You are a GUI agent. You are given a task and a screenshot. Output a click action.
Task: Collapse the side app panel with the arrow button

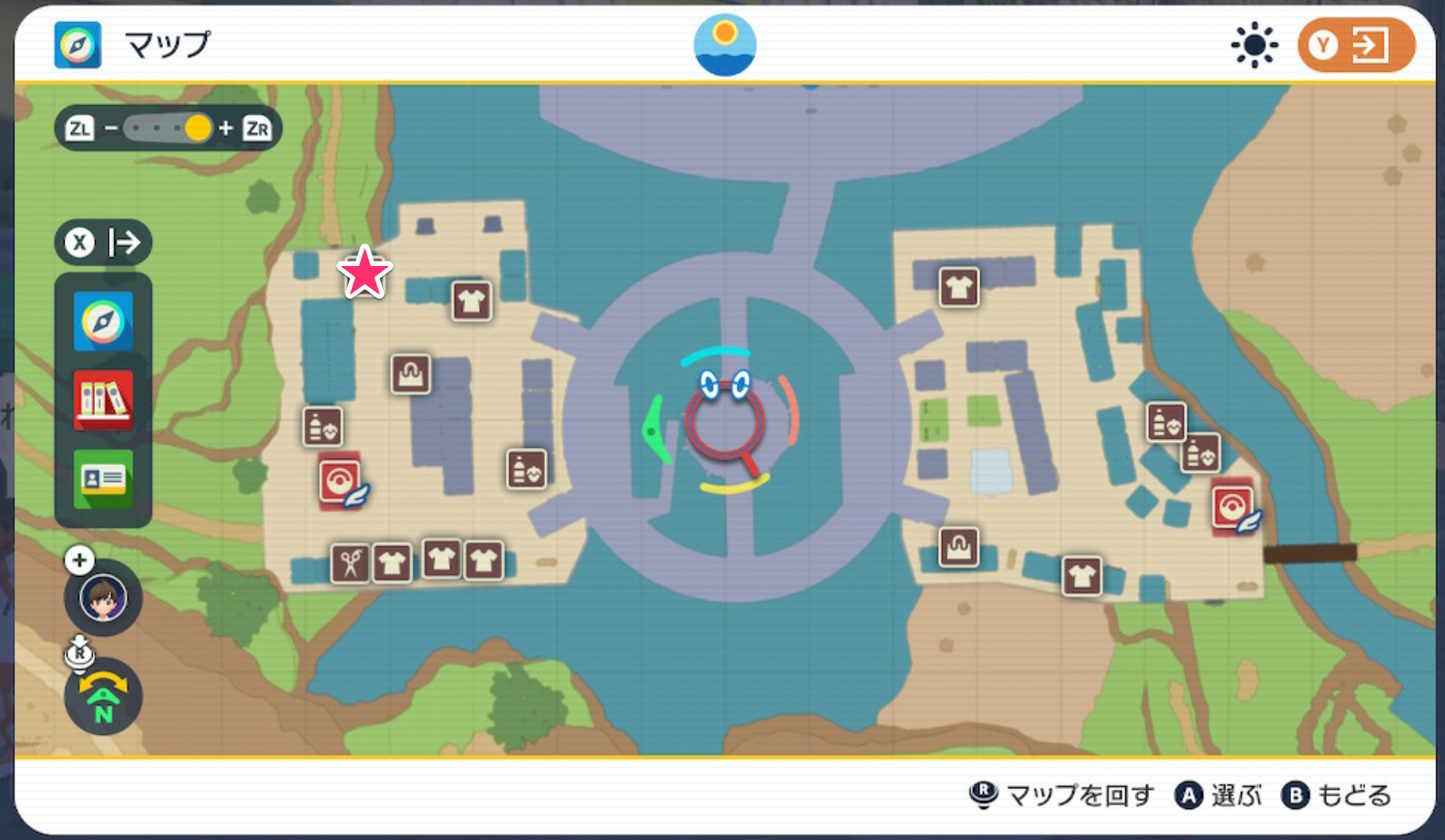pyautogui.click(x=103, y=242)
